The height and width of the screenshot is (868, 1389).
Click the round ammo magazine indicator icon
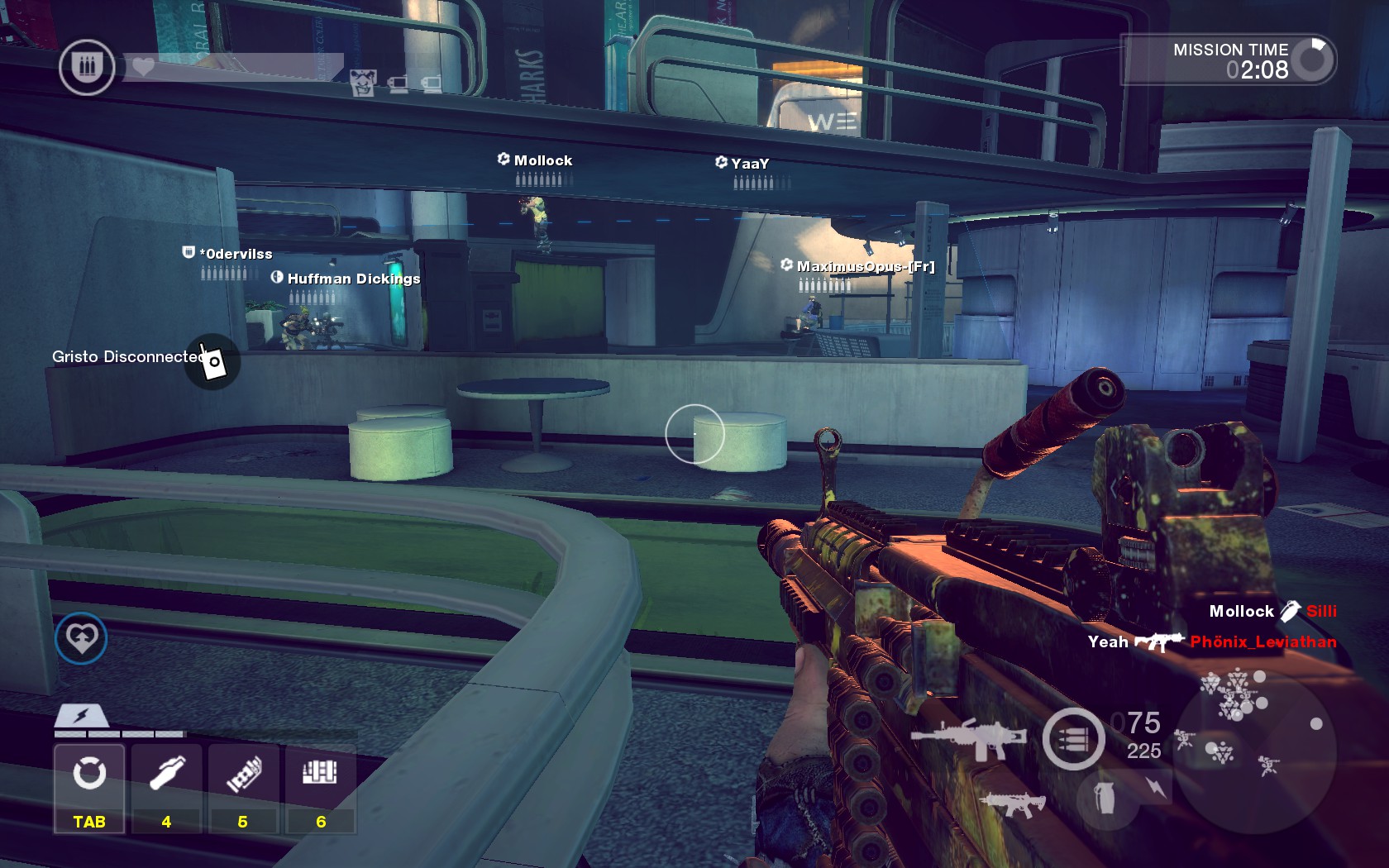click(x=1073, y=739)
